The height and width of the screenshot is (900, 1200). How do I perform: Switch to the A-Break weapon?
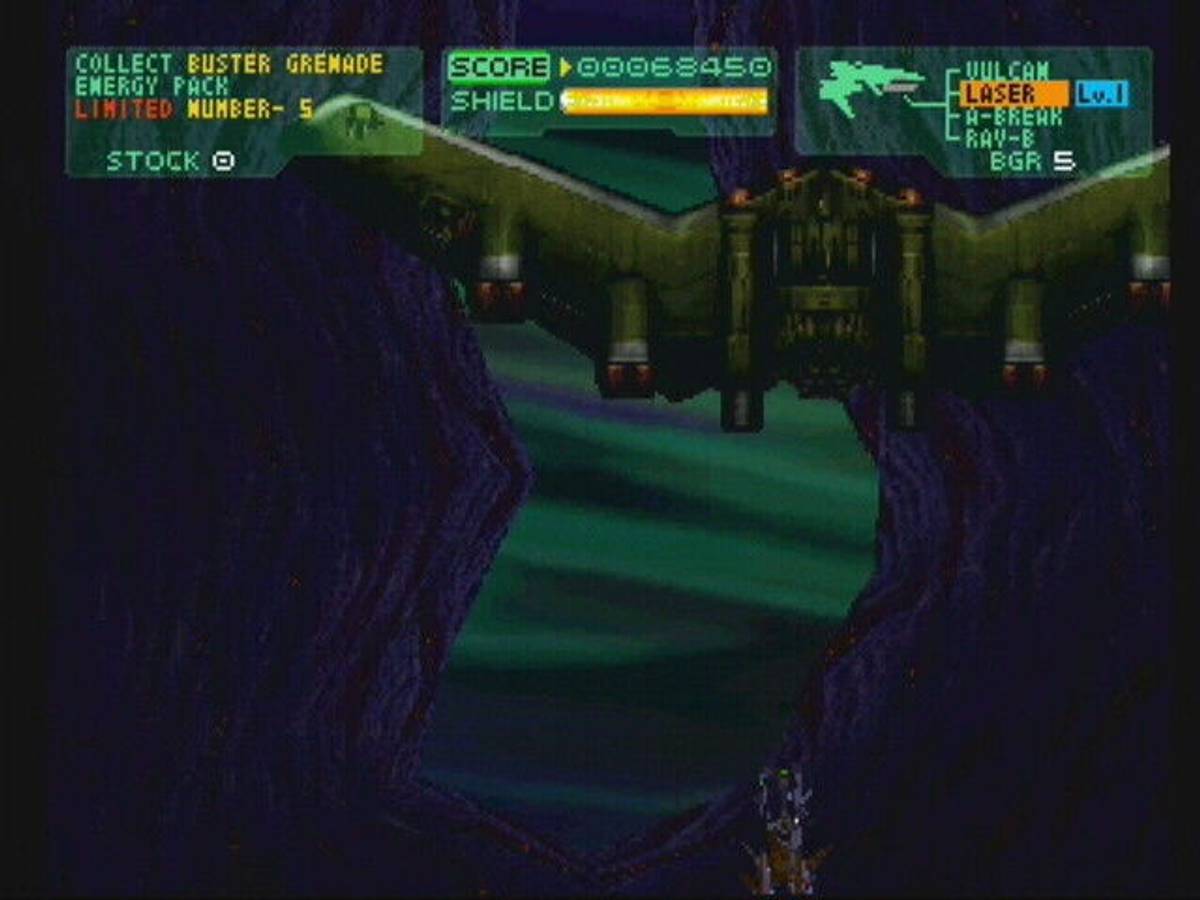[1013, 117]
